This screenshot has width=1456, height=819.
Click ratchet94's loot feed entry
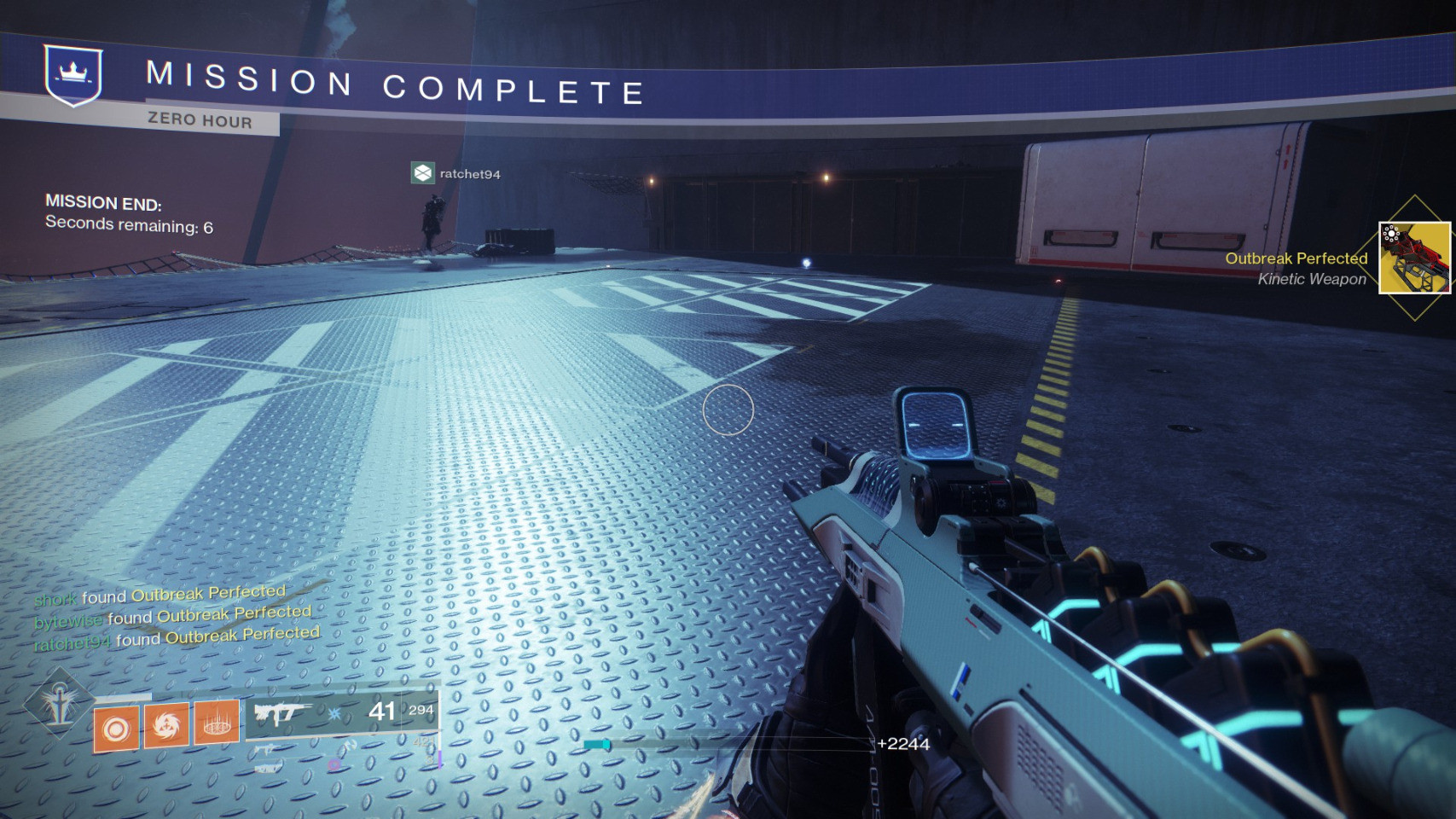(177, 639)
